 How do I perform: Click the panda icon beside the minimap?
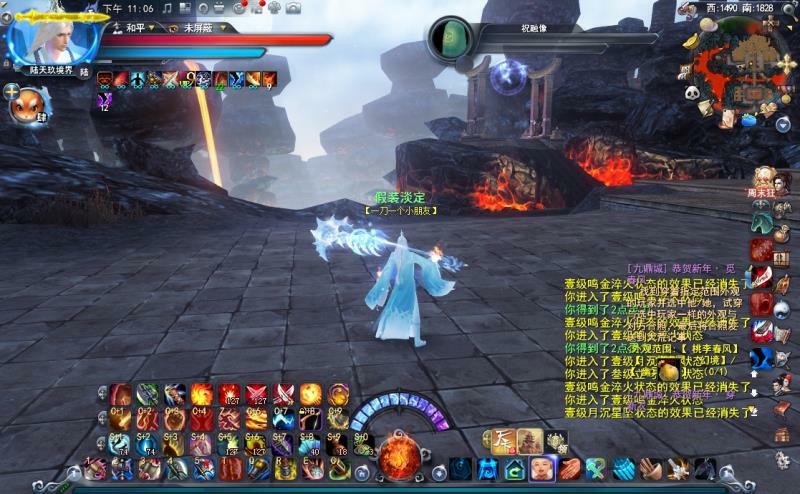tap(692, 92)
